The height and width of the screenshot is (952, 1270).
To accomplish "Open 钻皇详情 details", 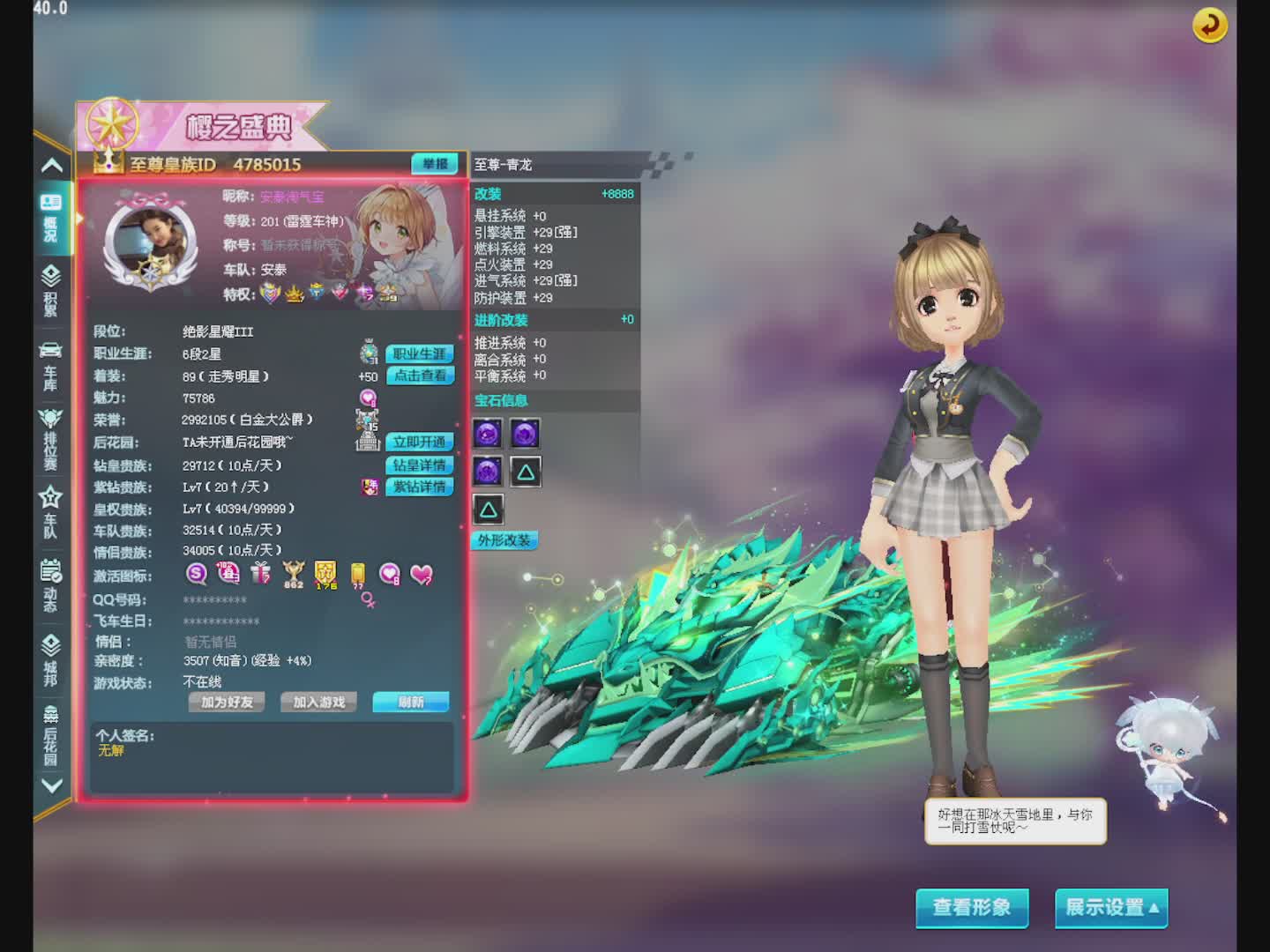I will 420,465.
